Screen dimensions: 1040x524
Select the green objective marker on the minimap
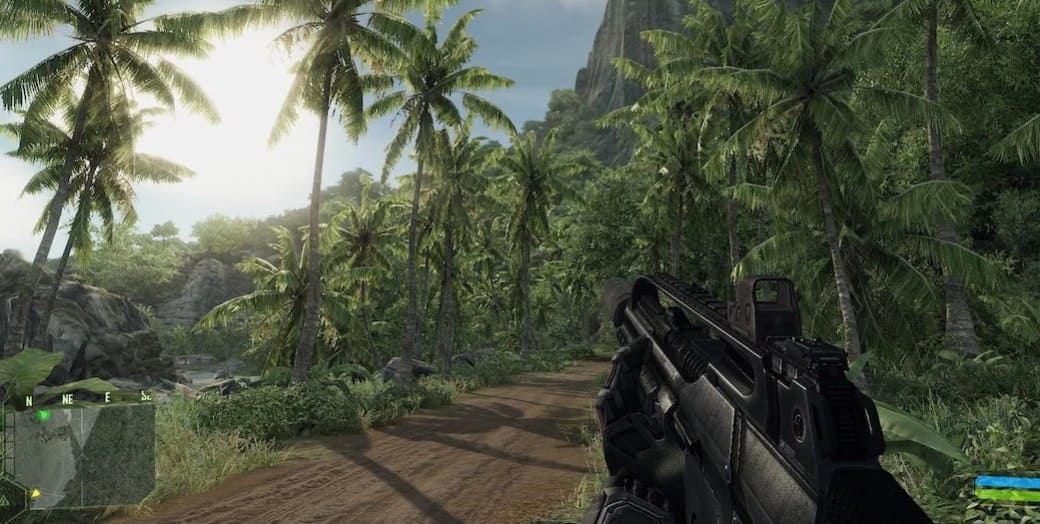click(x=43, y=415)
